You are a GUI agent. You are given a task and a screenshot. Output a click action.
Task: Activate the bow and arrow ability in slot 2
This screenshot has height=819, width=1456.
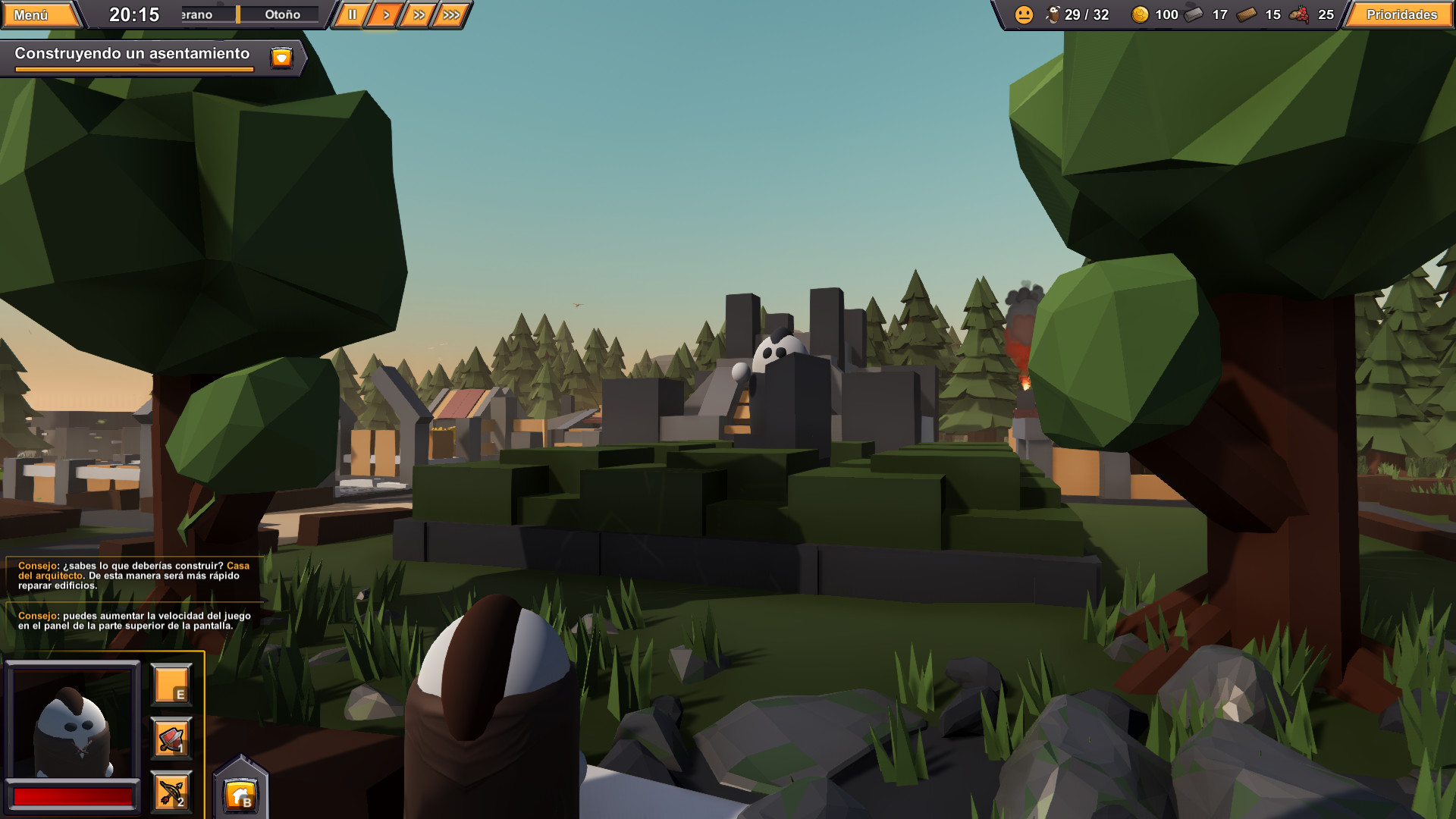(x=170, y=792)
